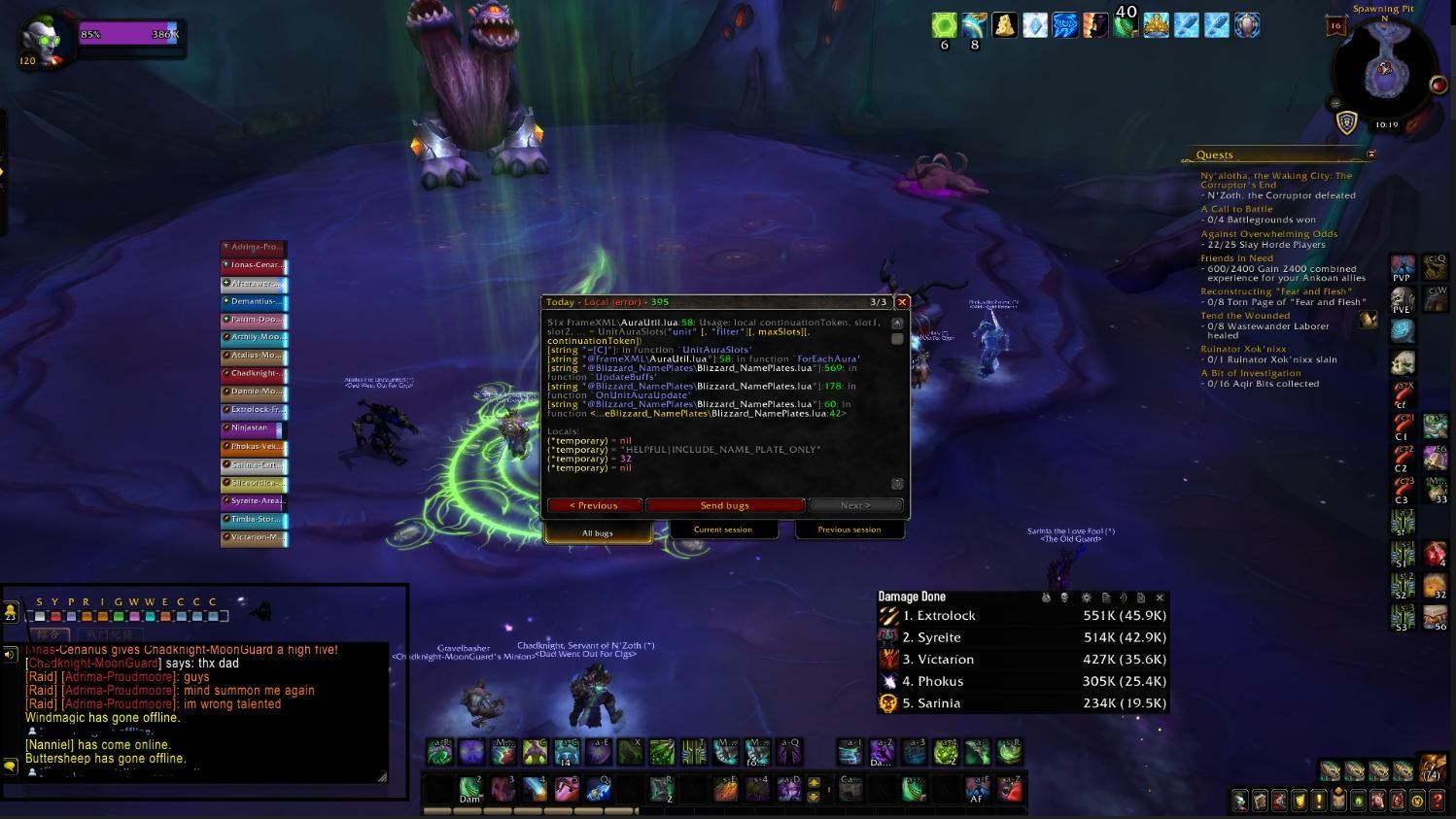Open Details options via the gear icon
1456x819 pixels.
coord(1086,597)
